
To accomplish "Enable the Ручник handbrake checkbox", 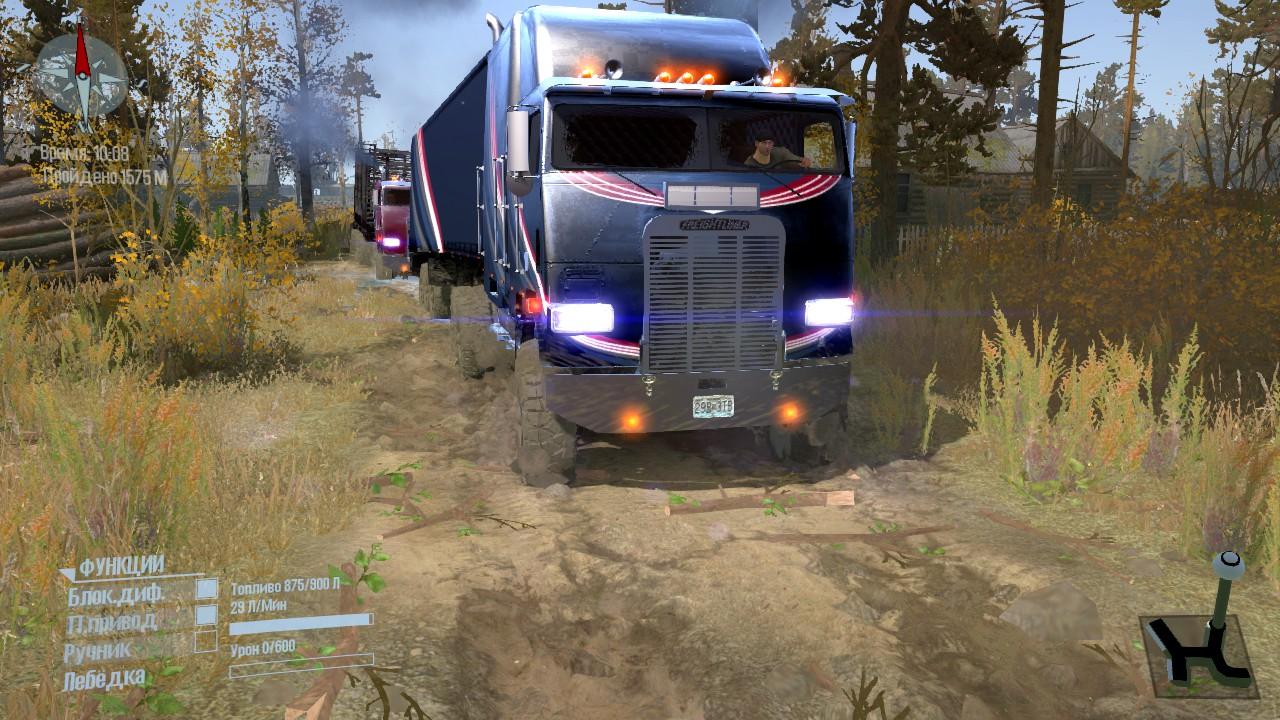I will 206,641.
